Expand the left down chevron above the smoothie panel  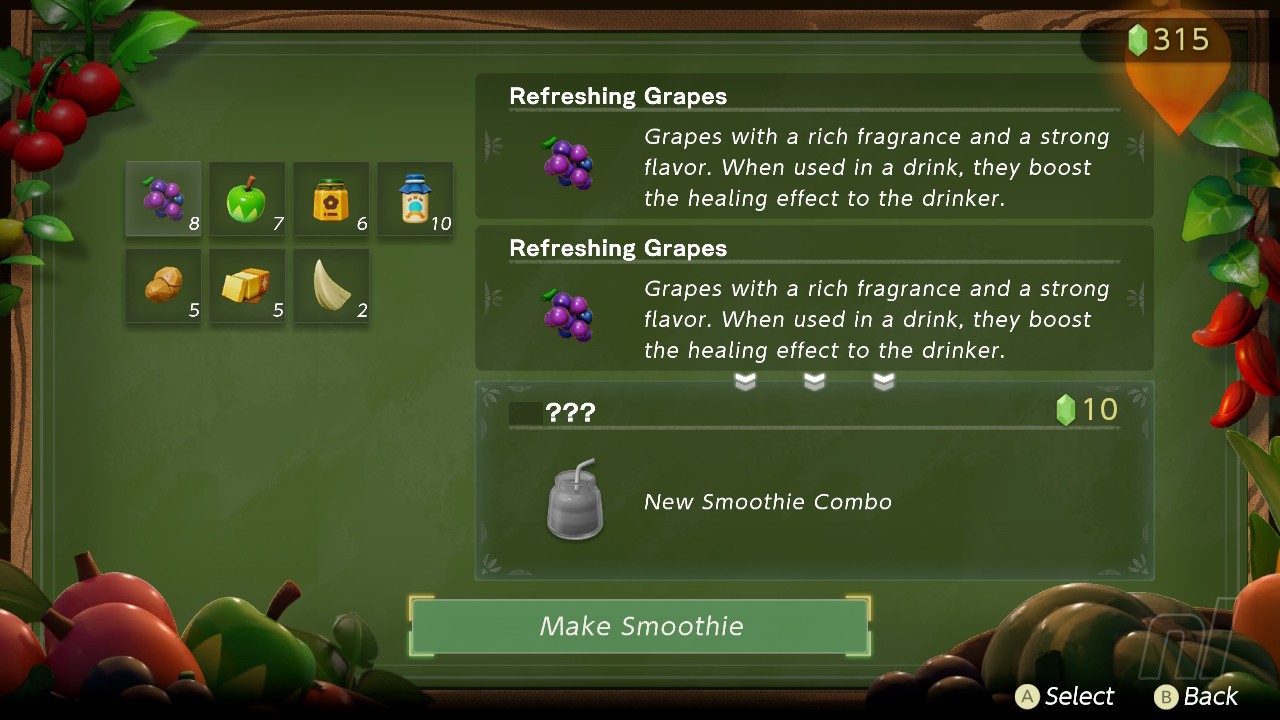click(745, 381)
